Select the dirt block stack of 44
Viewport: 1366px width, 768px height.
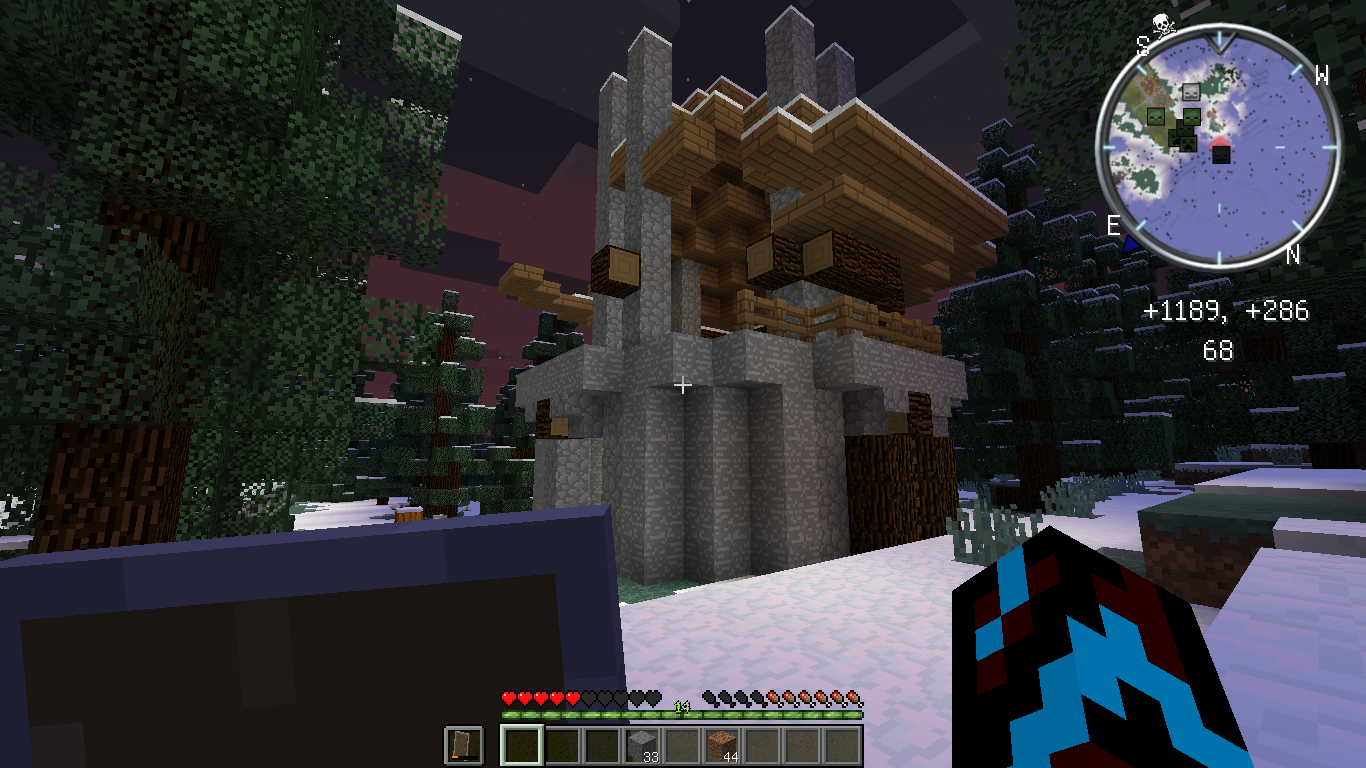tap(722, 746)
